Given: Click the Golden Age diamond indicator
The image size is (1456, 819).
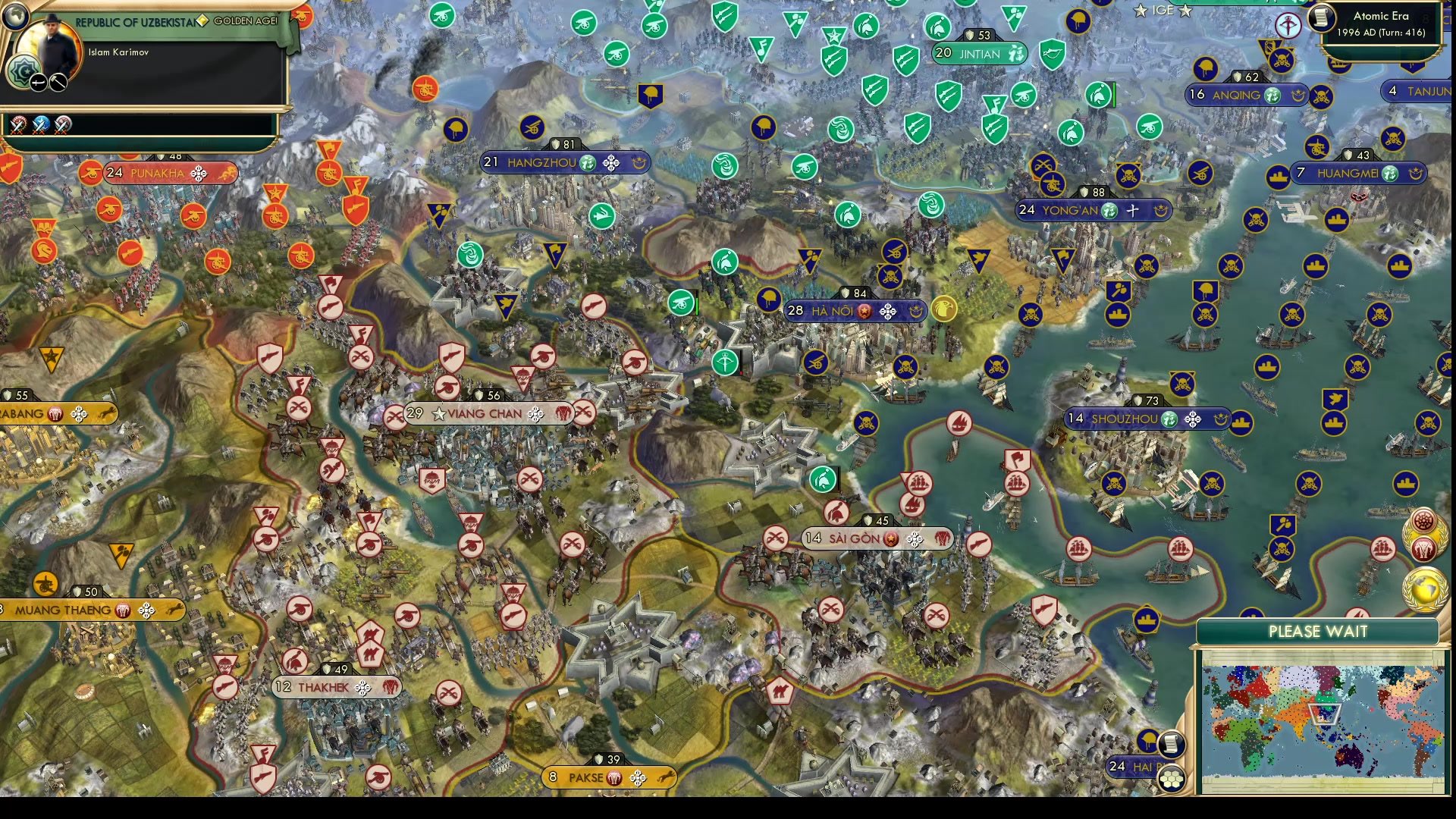Looking at the screenshot, I should click(202, 20).
